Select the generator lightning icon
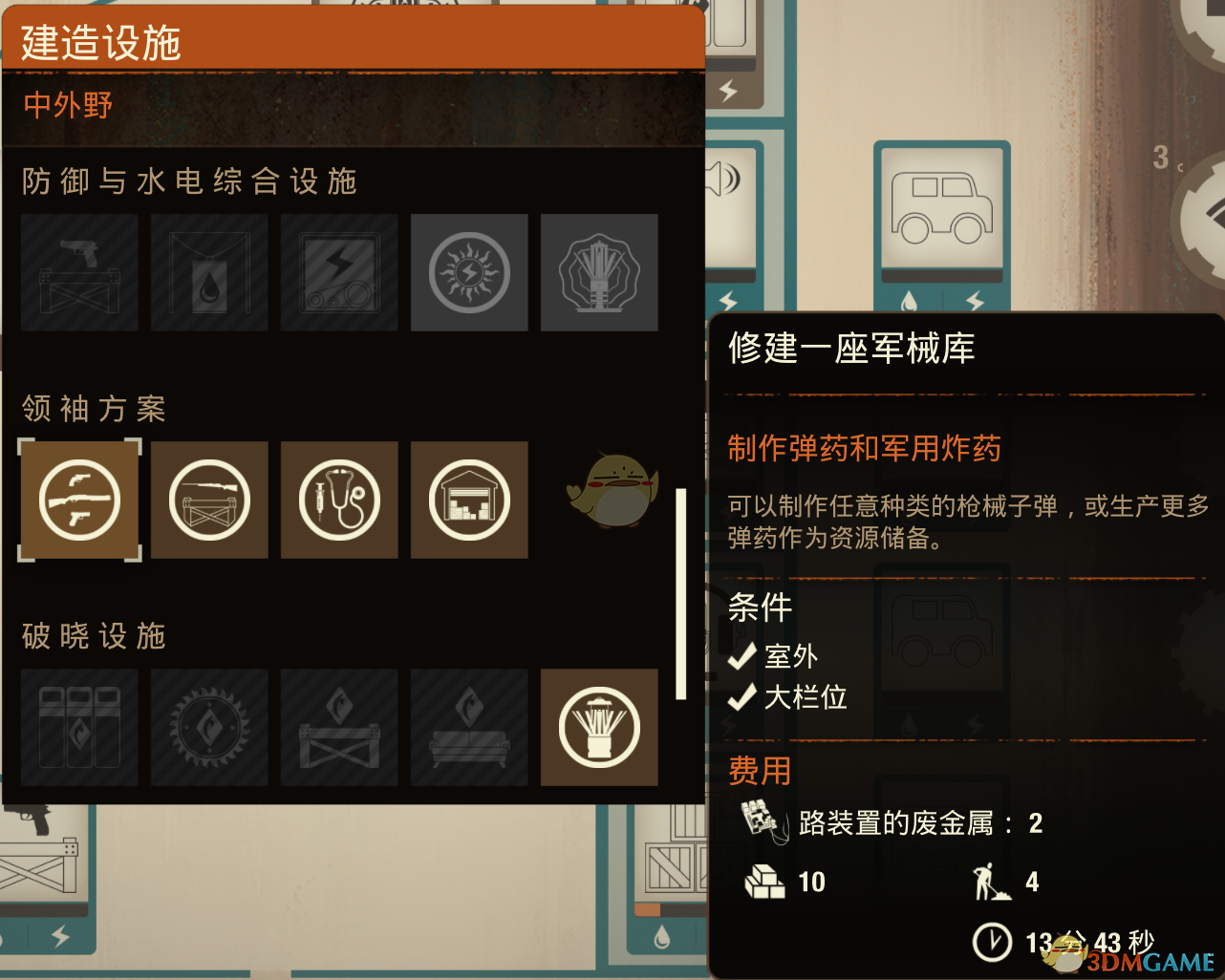This screenshot has width=1225, height=980. pyautogui.click(x=339, y=272)
